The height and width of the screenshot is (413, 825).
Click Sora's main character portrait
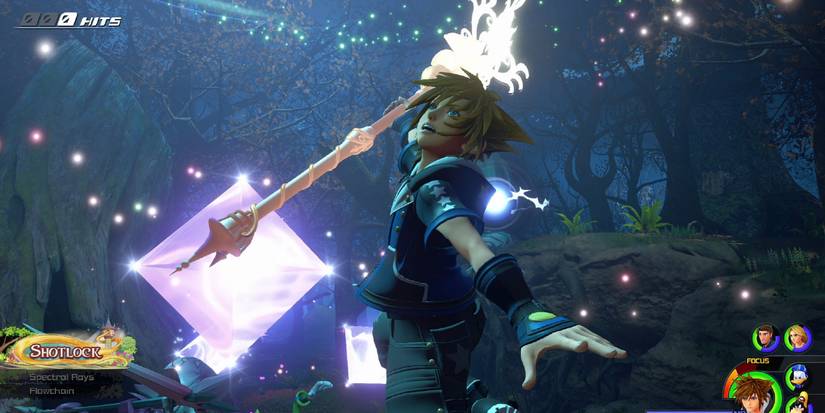click(755, 394)
